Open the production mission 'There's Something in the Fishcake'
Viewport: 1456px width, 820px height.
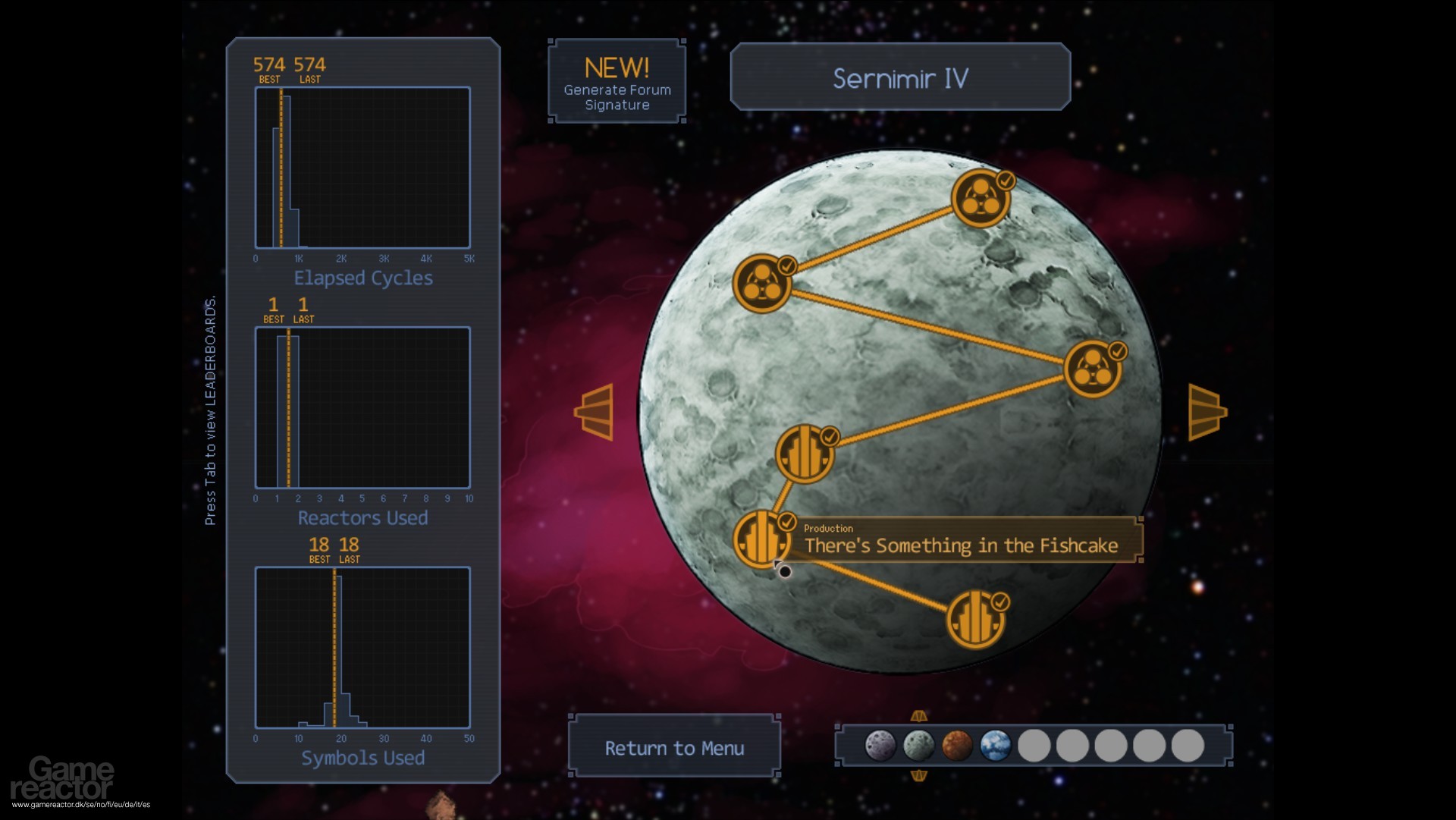pyautogui.click(x=761, y=539)
